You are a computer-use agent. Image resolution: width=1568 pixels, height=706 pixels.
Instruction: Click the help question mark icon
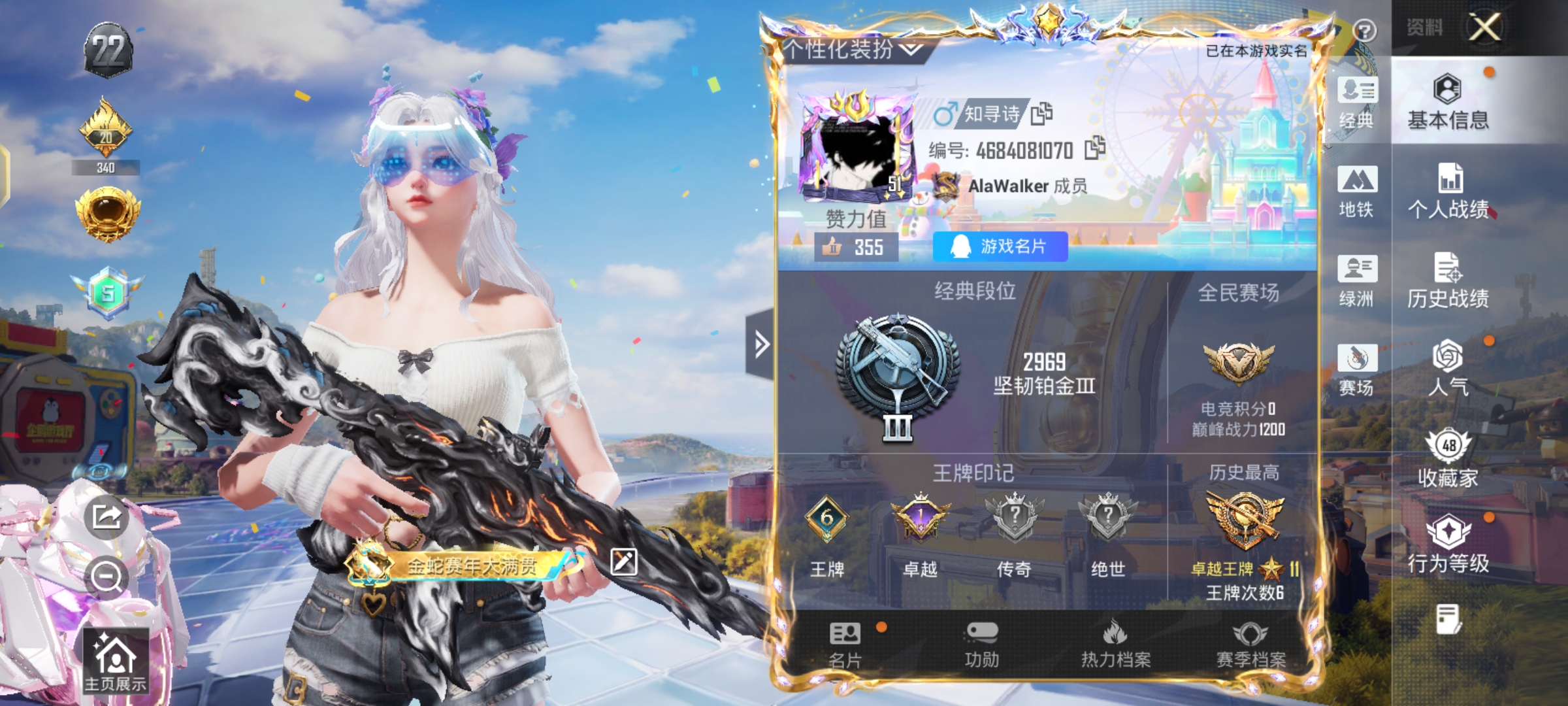(1364, 30)
